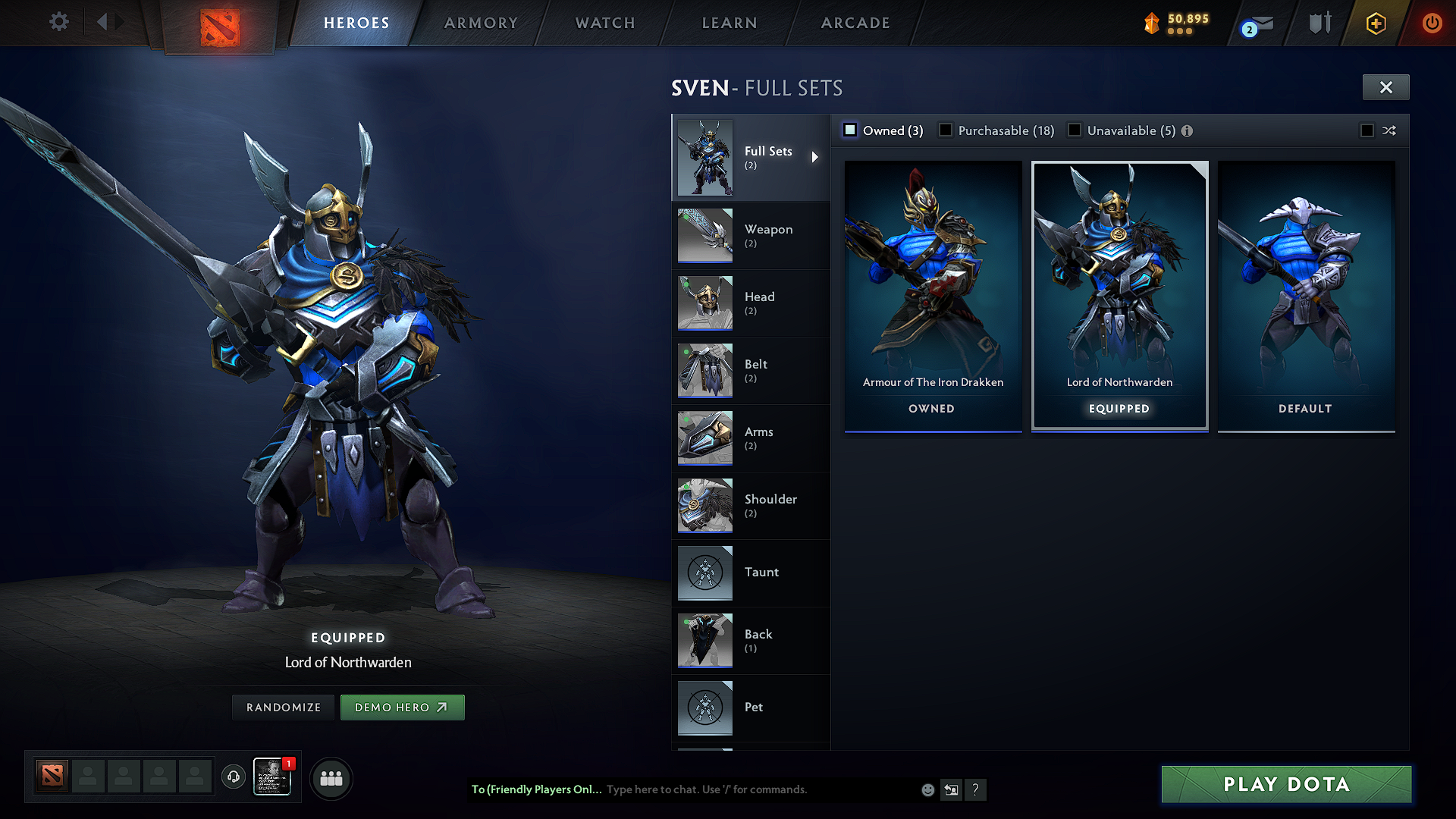
Task: Uncheck the Owned (3) filter
Action: tap(849, 130)
